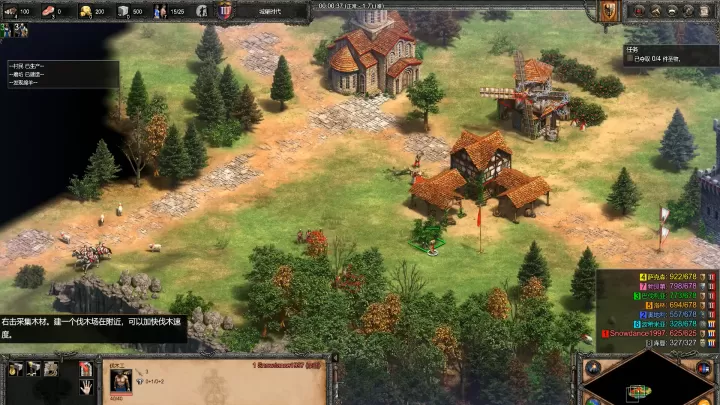Click the hand-shaped icon in command panel
720x405 pixels.
pos(87,388)
